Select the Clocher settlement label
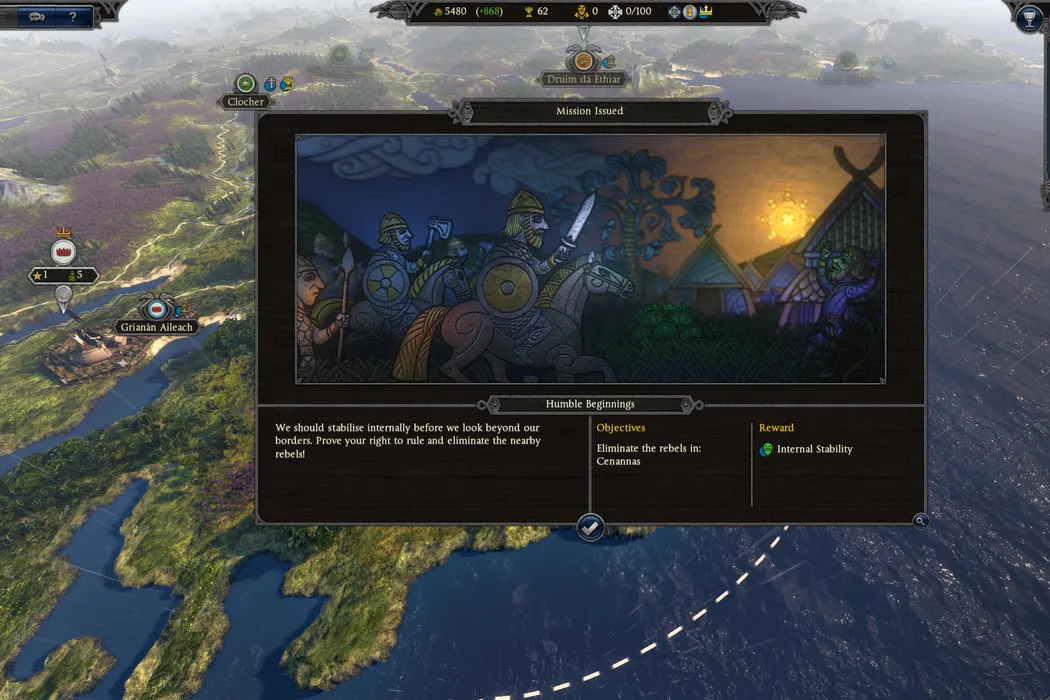Viewport: 1050px width, 700px height. (246, 101)
